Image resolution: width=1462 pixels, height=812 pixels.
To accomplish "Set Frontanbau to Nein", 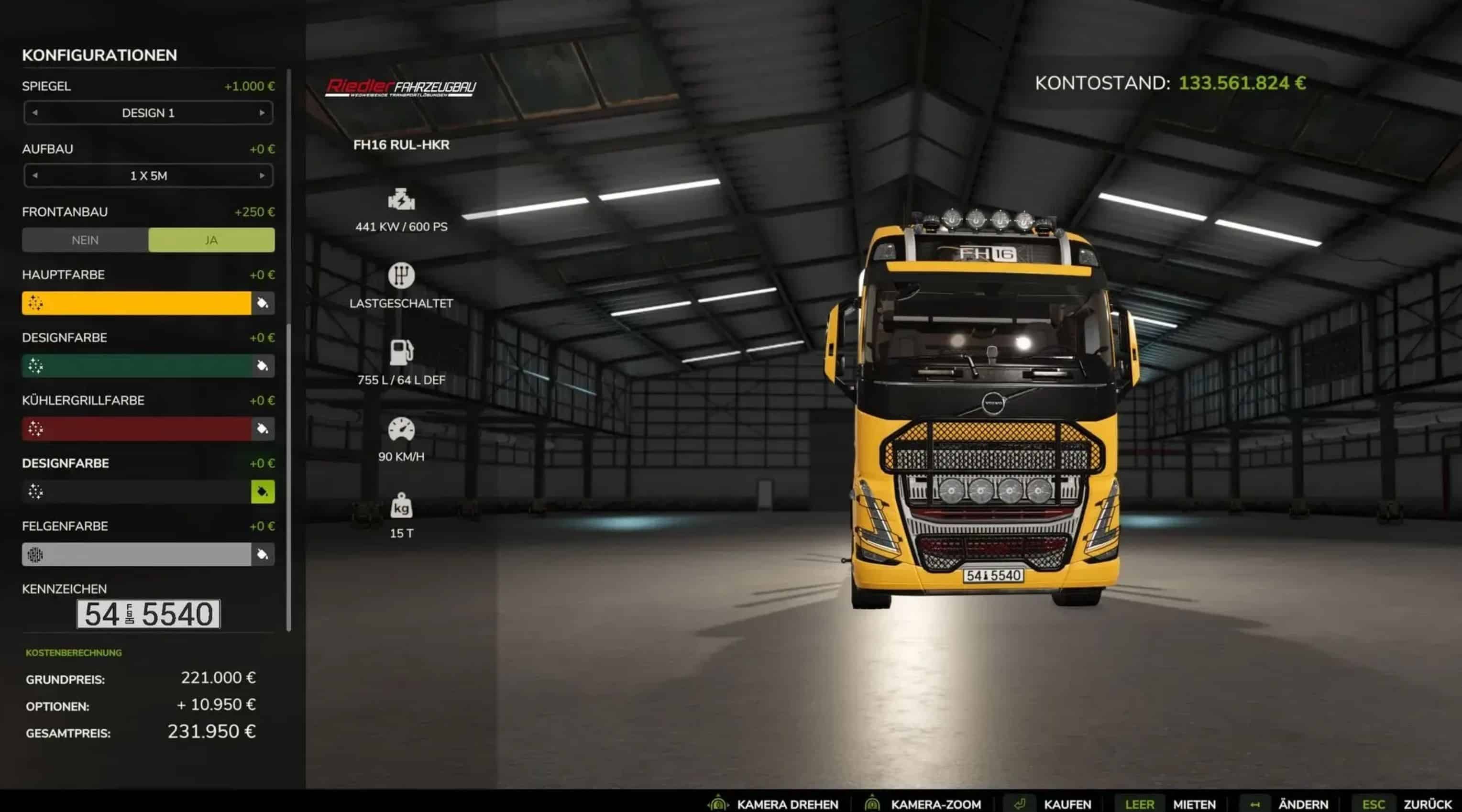I will click(85, 240).
